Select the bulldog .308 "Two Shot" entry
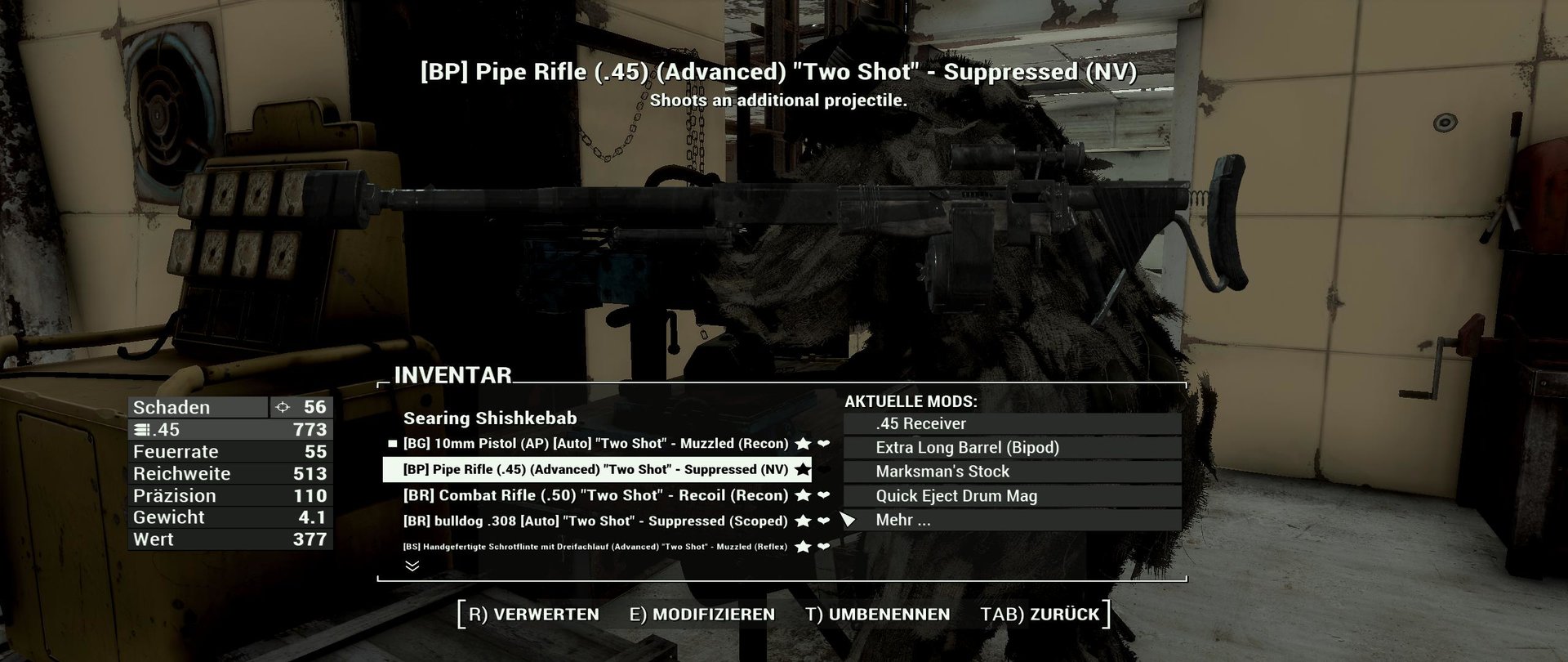The height and width of the screenshot is (662, 1568). pyautogui.click(x=595, y=521)
